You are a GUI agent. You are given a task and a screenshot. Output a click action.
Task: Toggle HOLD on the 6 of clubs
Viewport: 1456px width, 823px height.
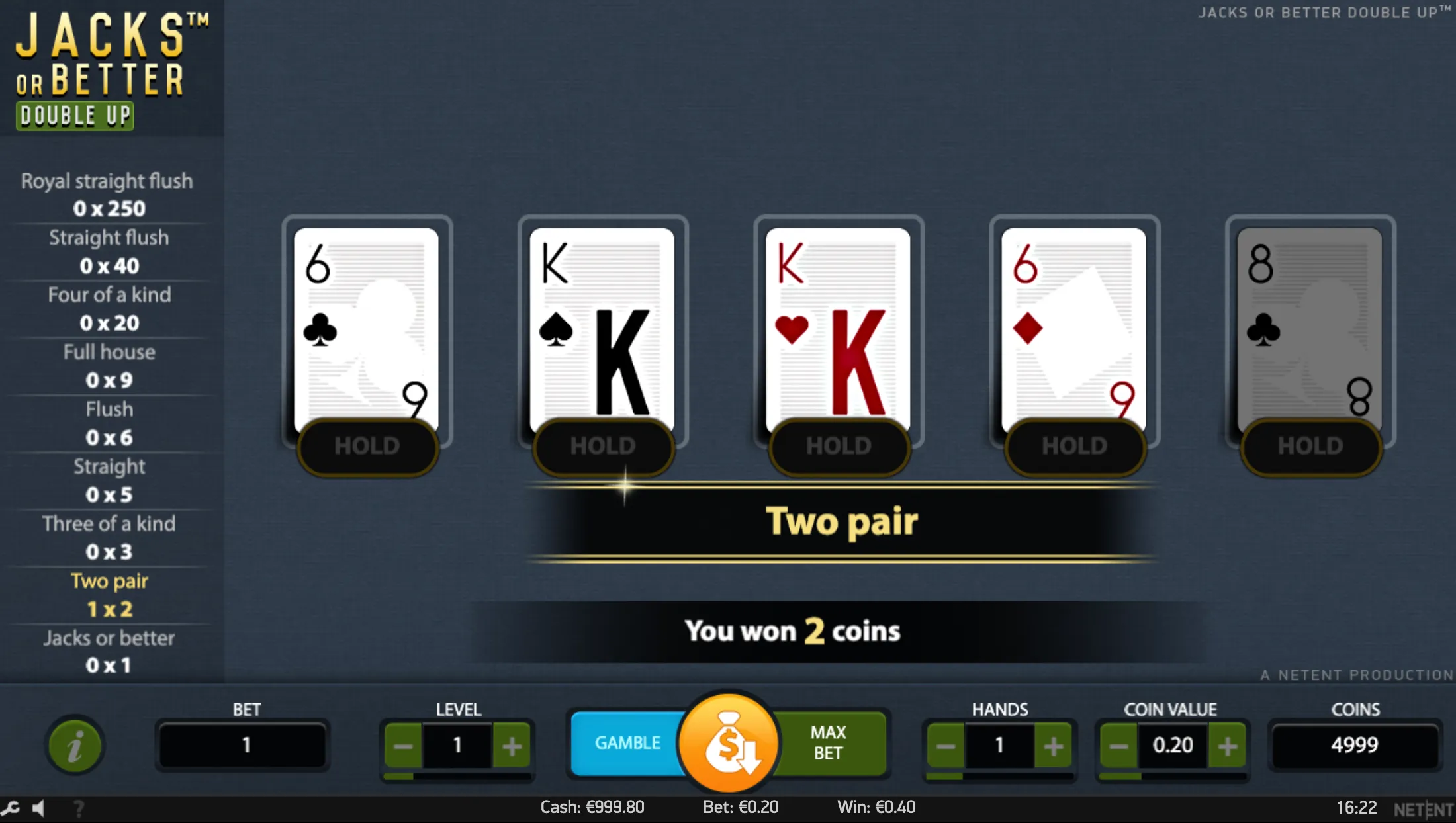coord(367,447)
